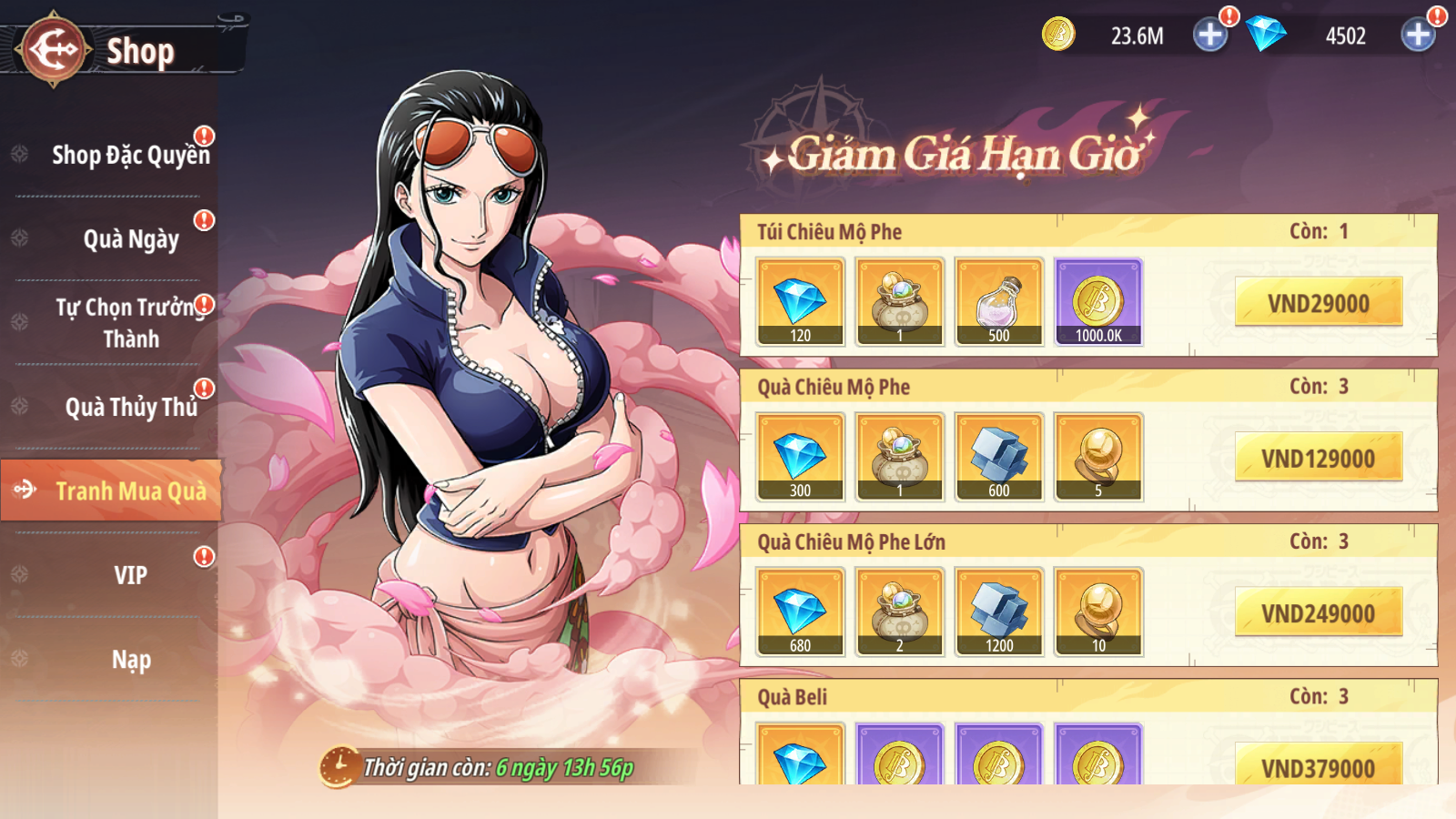Open the Shop Đặc Quyền tab
The height and width of the screenshot is (819, 1456).
coord(130,155)
